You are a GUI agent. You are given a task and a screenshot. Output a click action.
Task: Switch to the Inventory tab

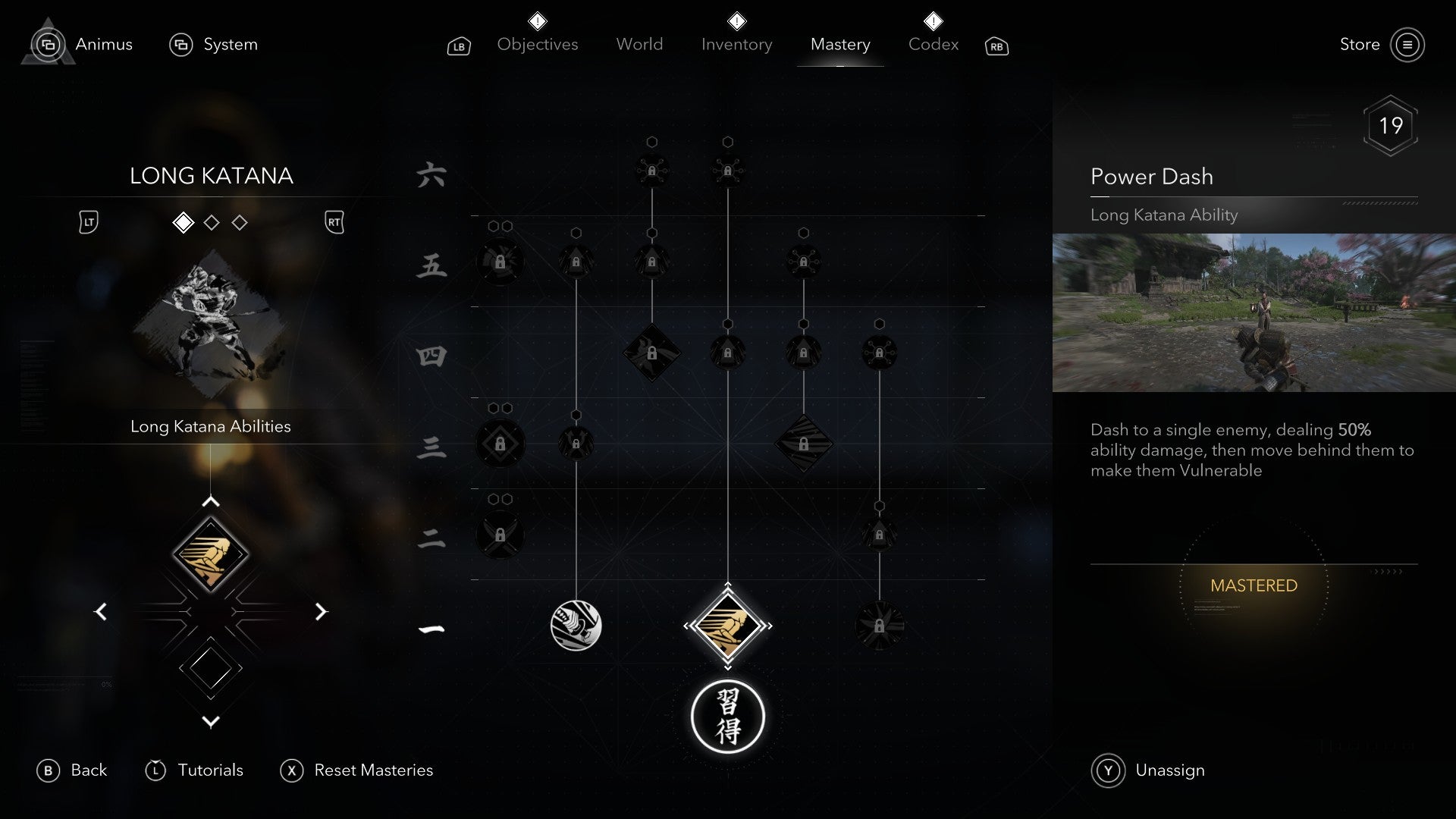pos(736,44)
